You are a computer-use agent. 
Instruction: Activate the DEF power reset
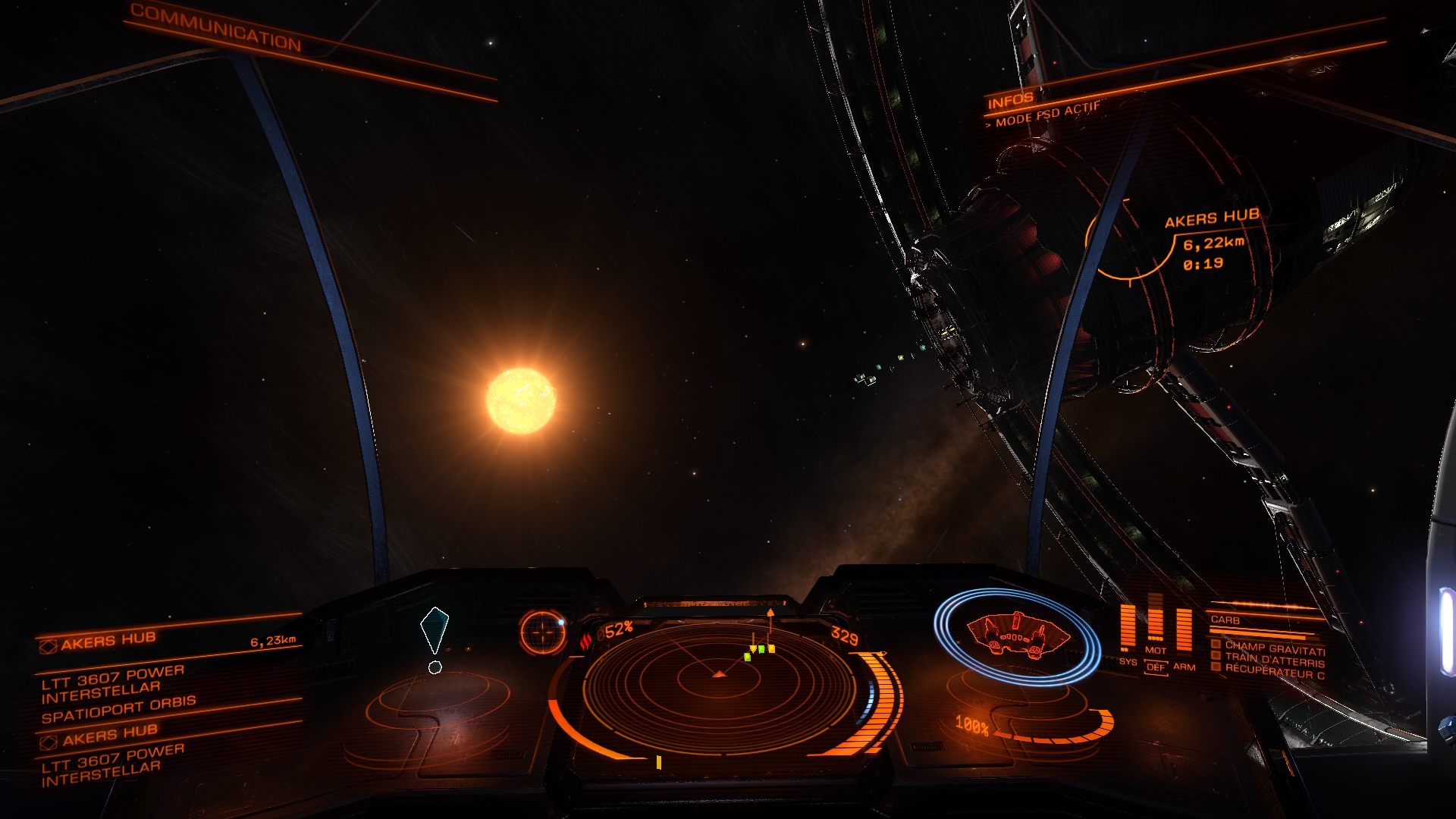(1156, 667)
